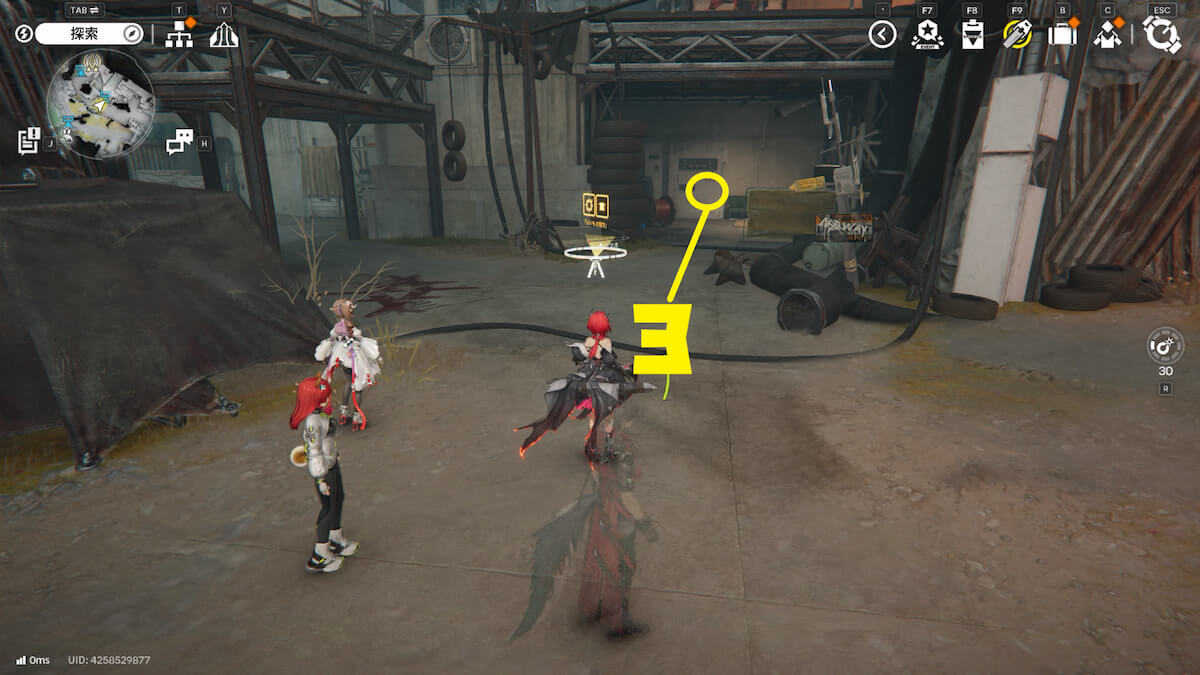1200x675 pixels.
Task: Collapse the top bar with the arrow button
Action: (x=881, y=35)
